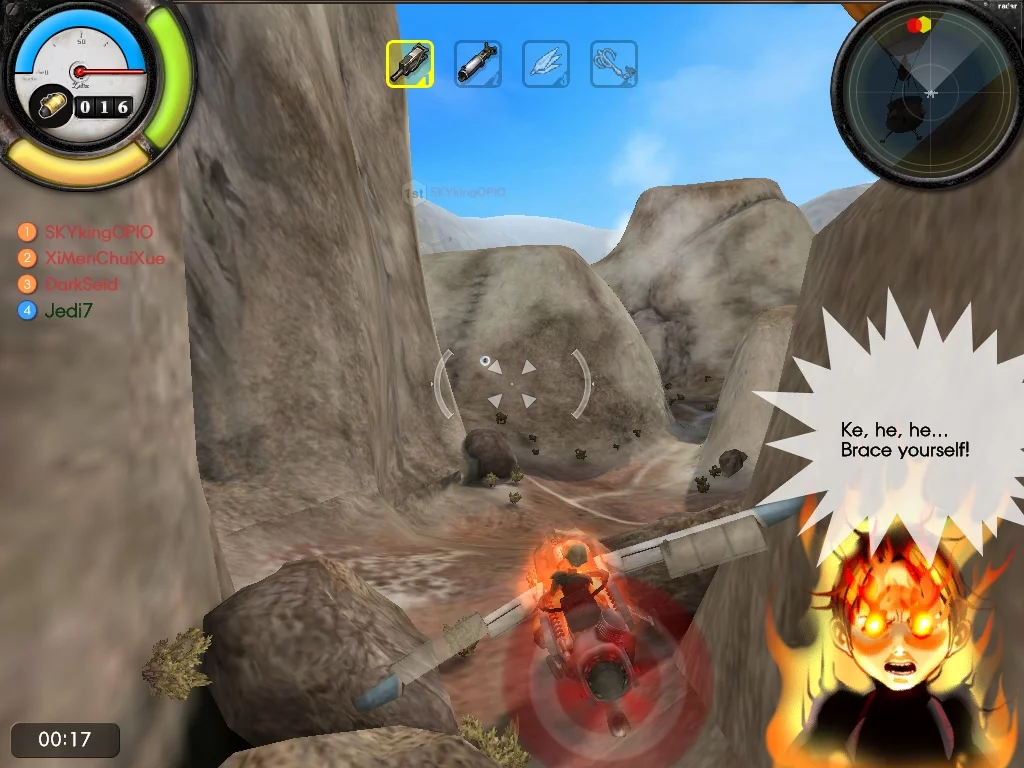
Task: Switch to the rocket launcher weapon slot
Action: (x=478, y=64)
